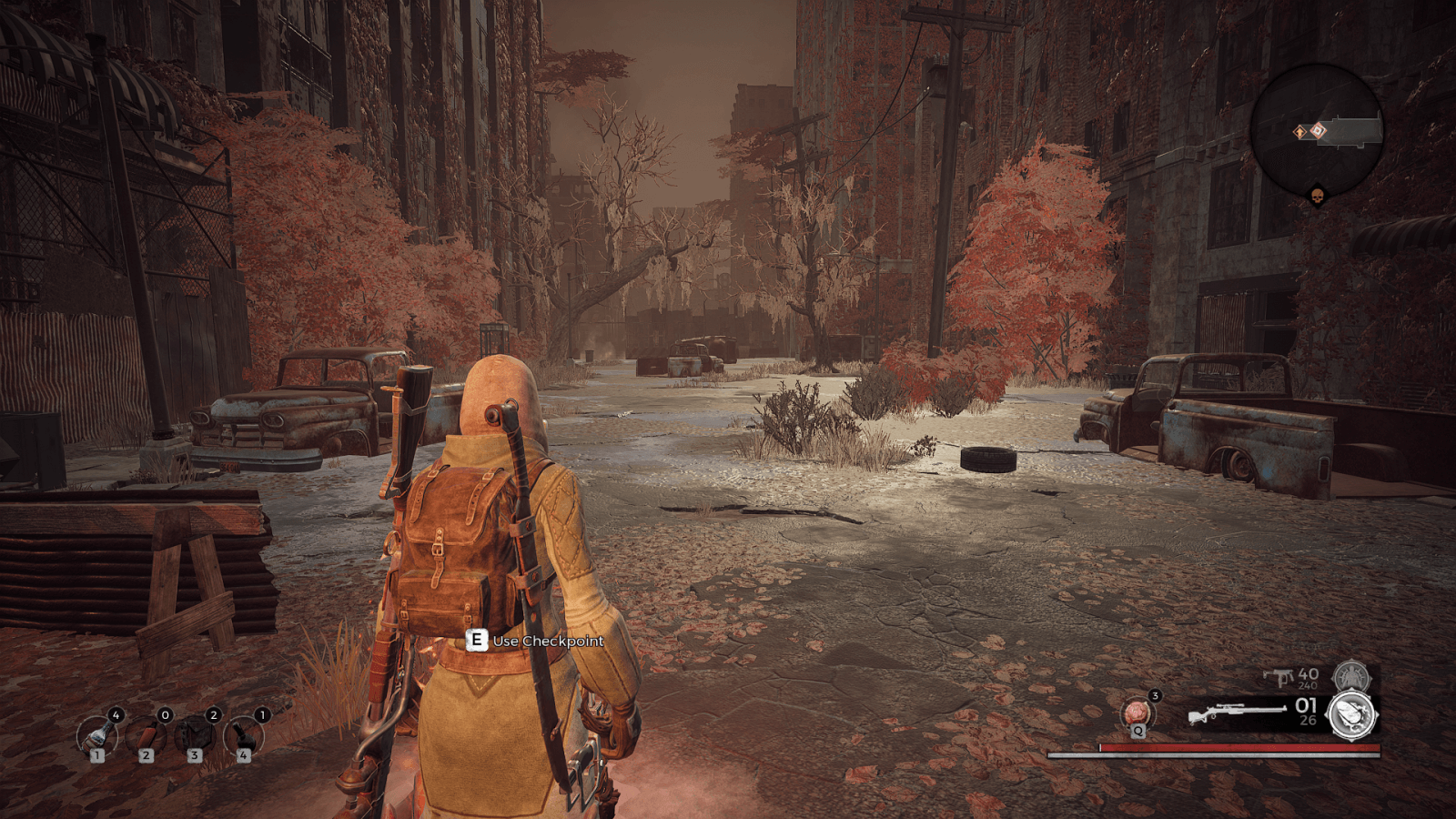The height and width of the screenshot is (819, 1456).
Task: Use the red cartridge item in slot 2
Action: point(146,734)
